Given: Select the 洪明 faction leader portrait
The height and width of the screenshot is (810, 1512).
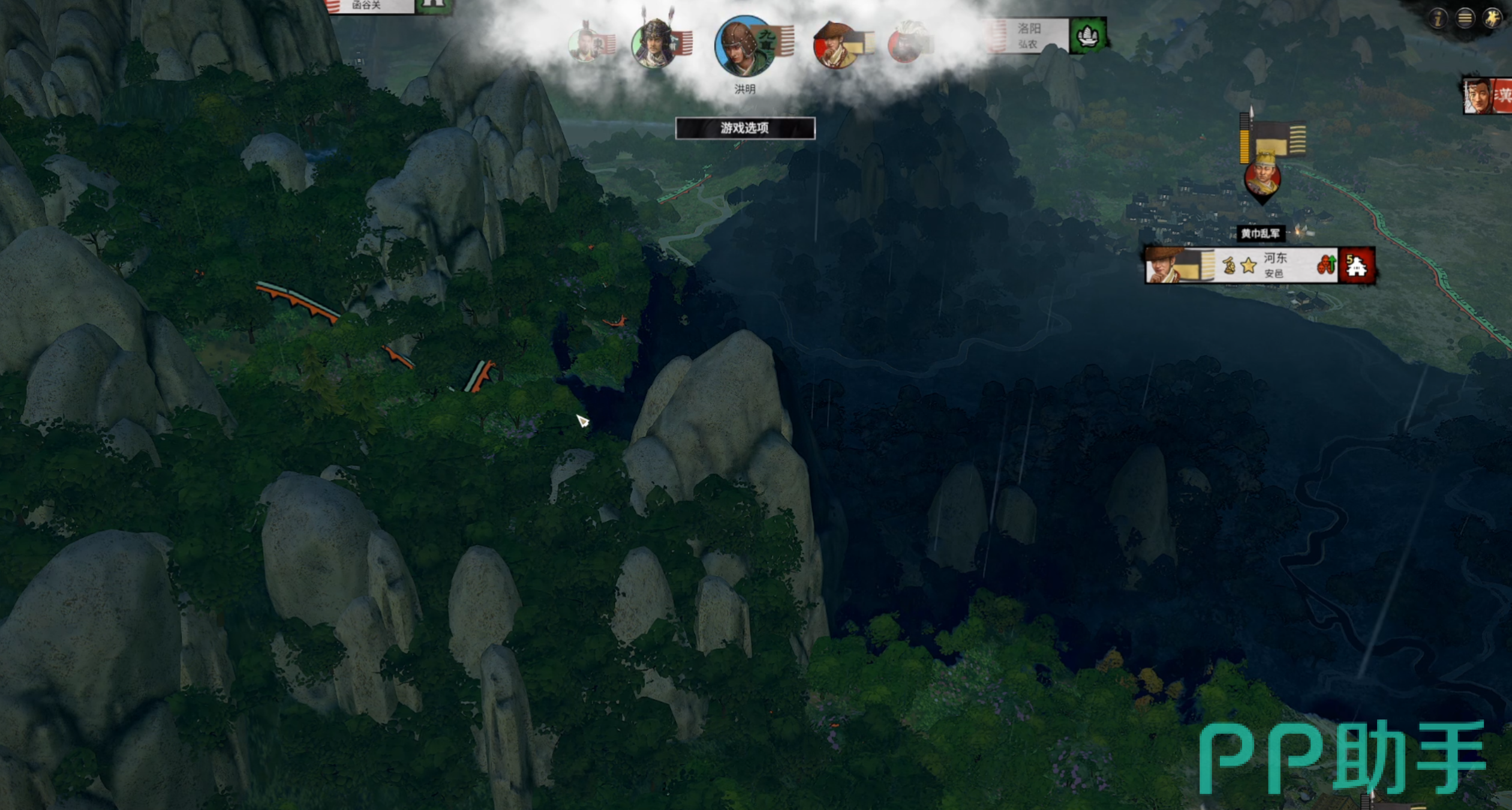Looking at the screenshot, I should (744, 47).
